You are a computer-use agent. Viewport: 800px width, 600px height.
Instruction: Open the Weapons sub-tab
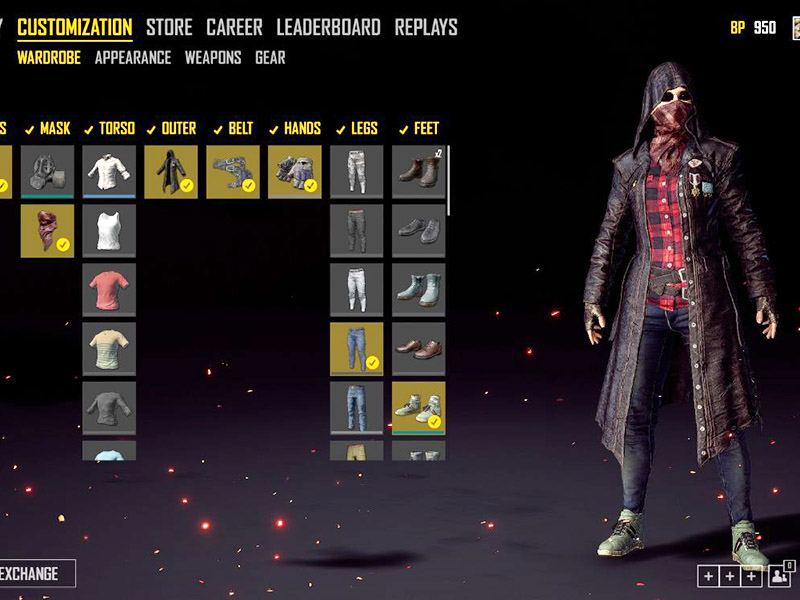213,58
